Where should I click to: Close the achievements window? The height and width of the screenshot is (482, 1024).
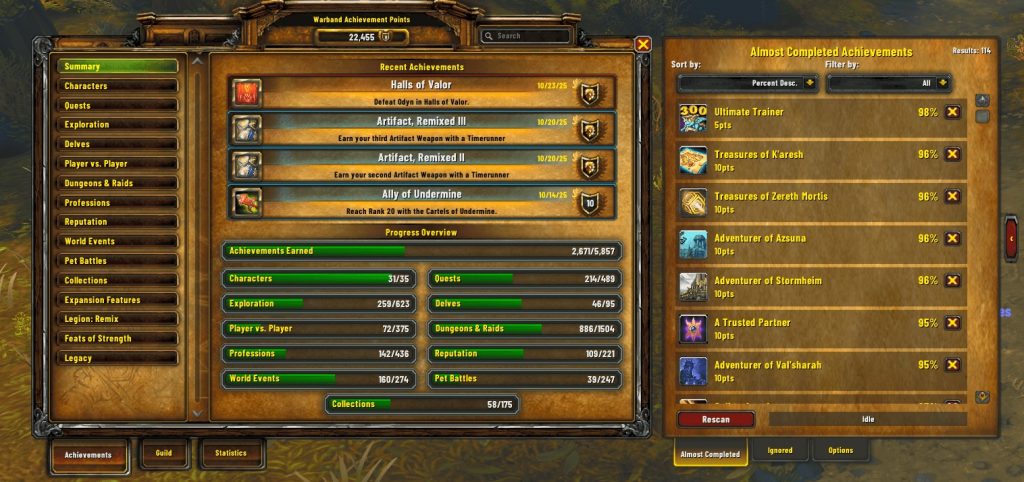point(644,44)
